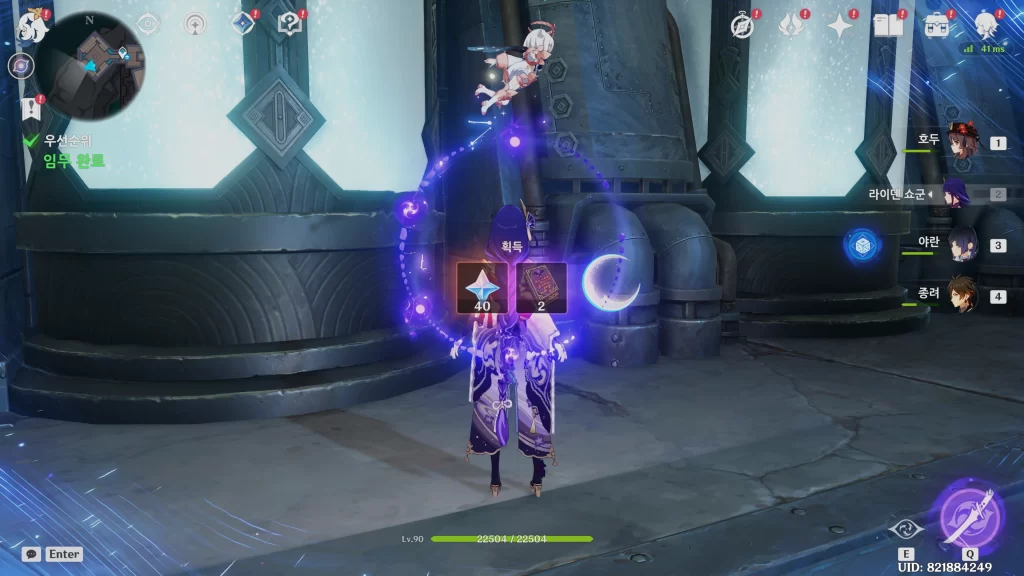Image resolution: width=1024 pixels, height=576 pixels.
Task: Open the backpack inventory icon
Action: pyautogui.click(x=937, y=26)
